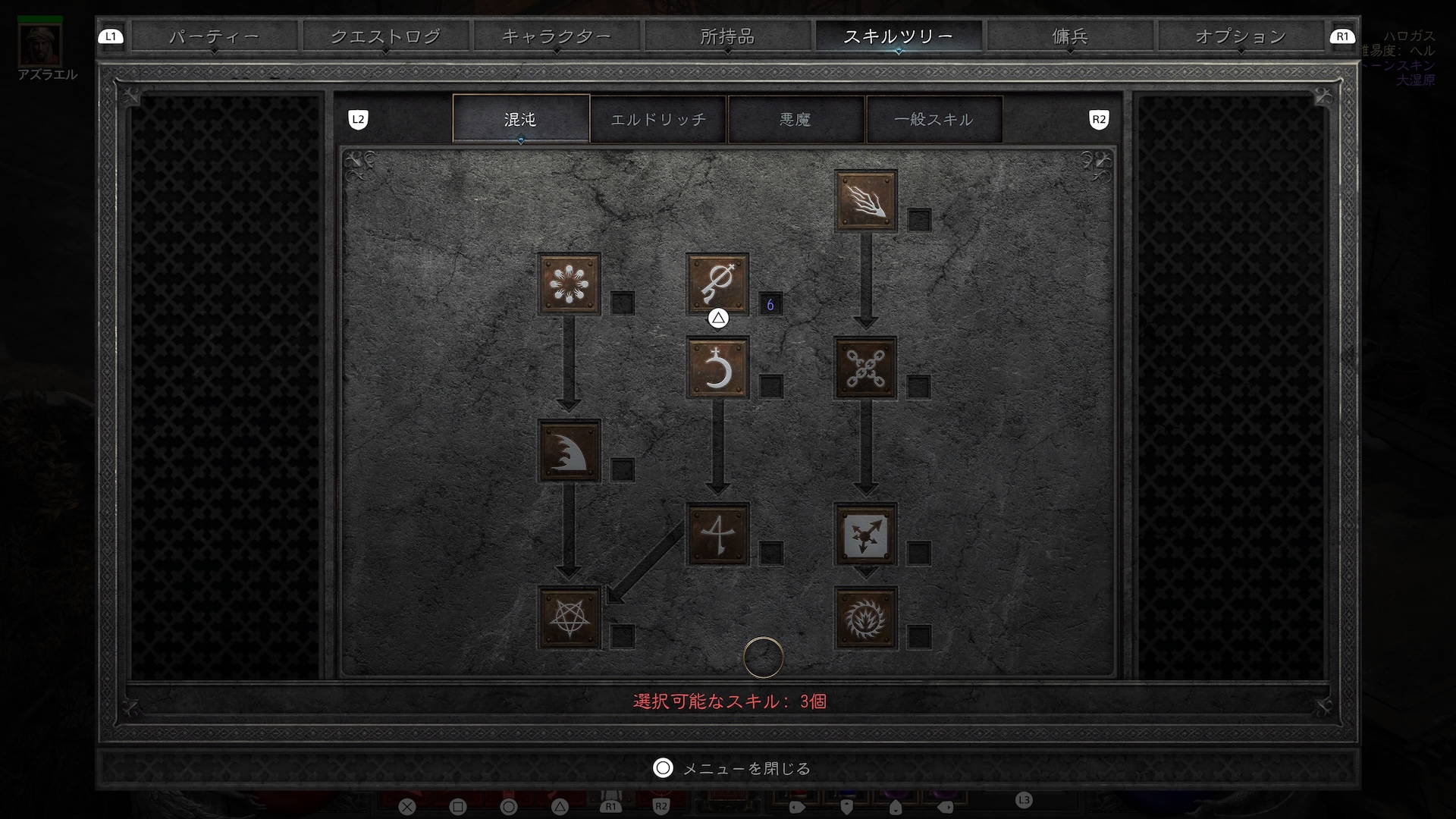Open the オプション tab
The height and width of the screenshot is (819, 1456).
(x=1240, y=36)
